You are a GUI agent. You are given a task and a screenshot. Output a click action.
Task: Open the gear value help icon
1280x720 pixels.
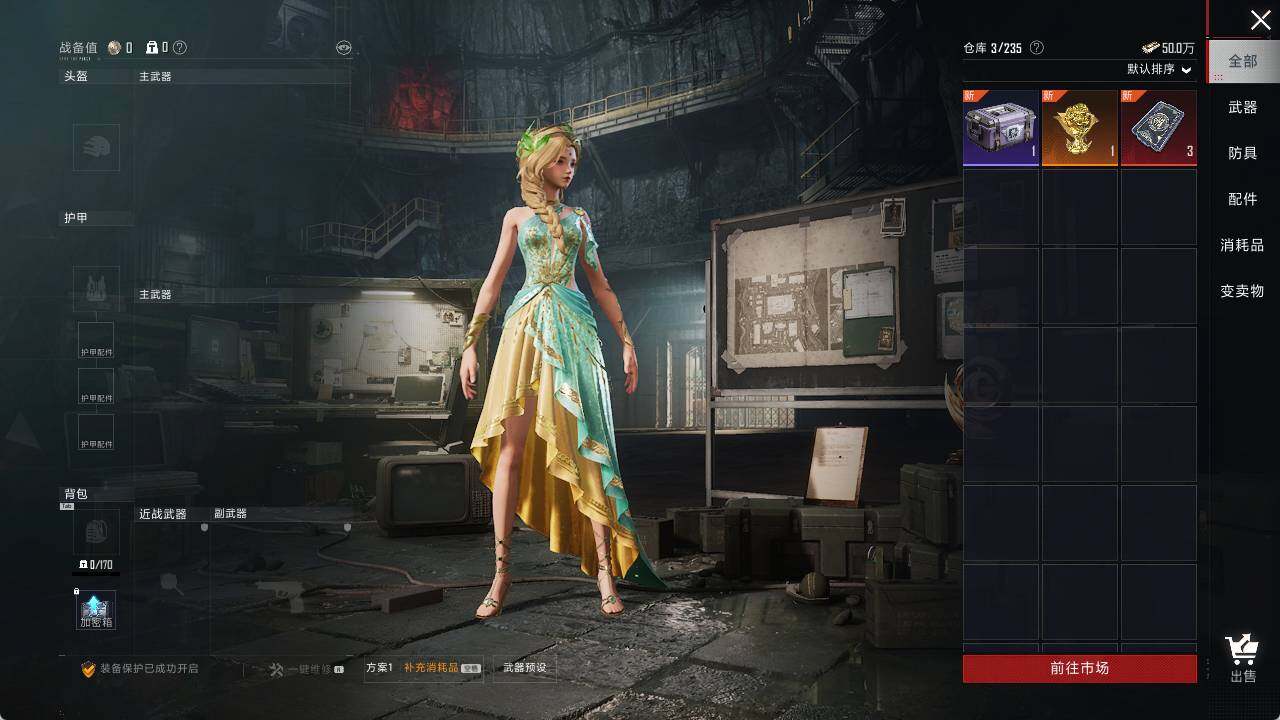pyautogui.click(x=180, y=47)
